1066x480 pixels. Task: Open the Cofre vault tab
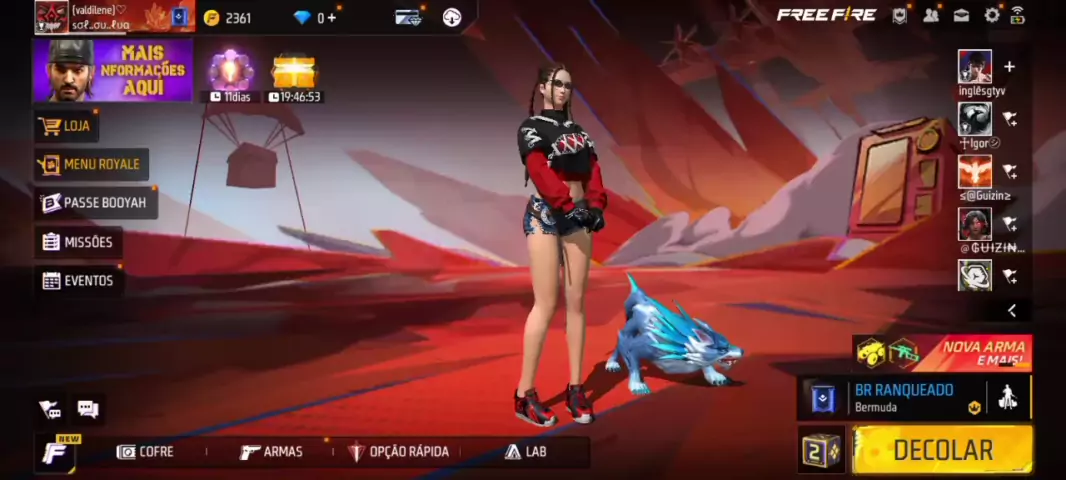click(145, 452)
